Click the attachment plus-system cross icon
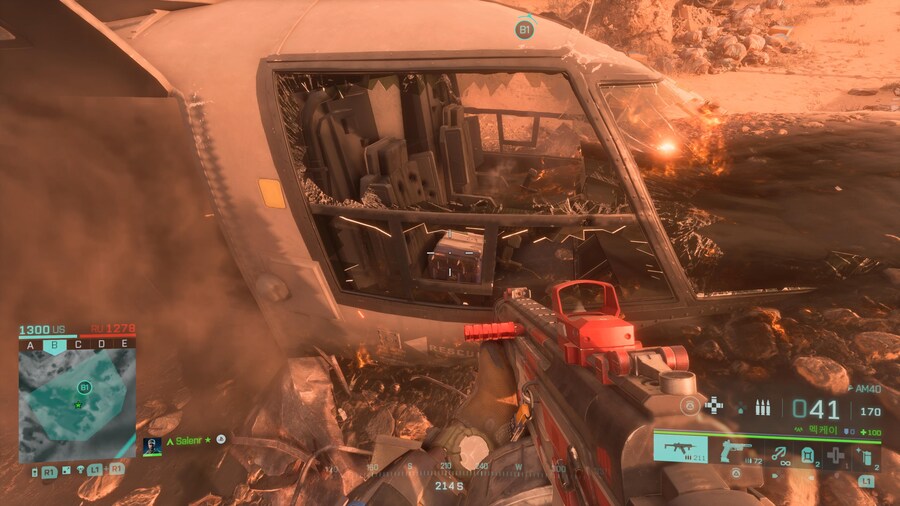This screenshot has height=506, width=900. (714, 405)
